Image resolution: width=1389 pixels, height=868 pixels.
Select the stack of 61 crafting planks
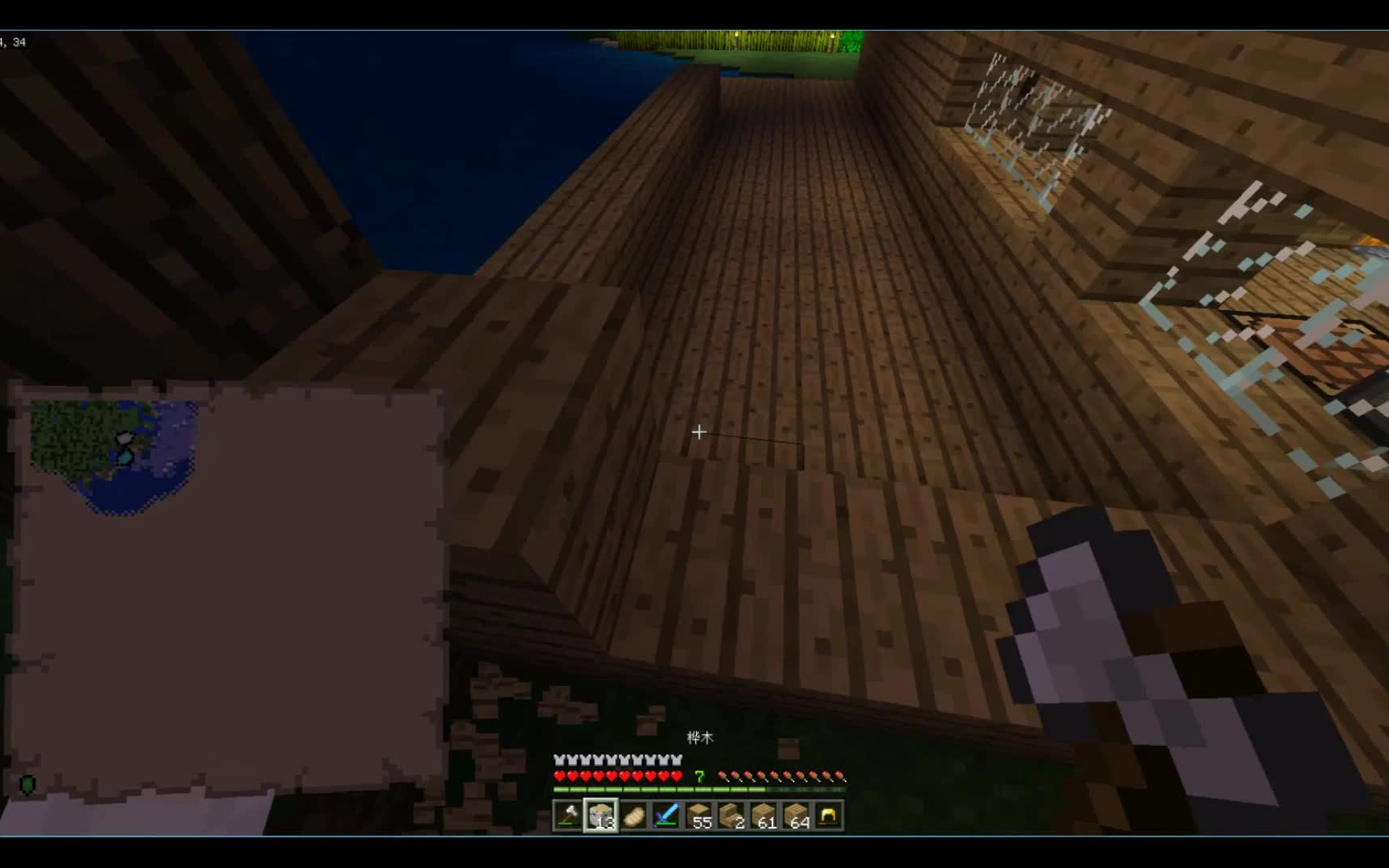click(764, 815)
